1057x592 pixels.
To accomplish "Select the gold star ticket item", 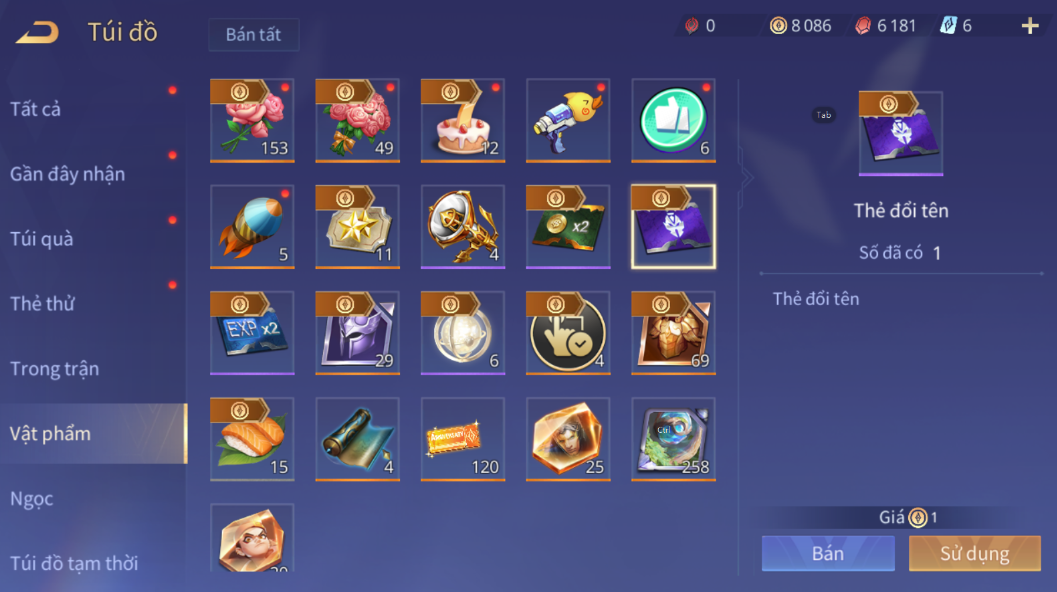I will pos(357,226).
